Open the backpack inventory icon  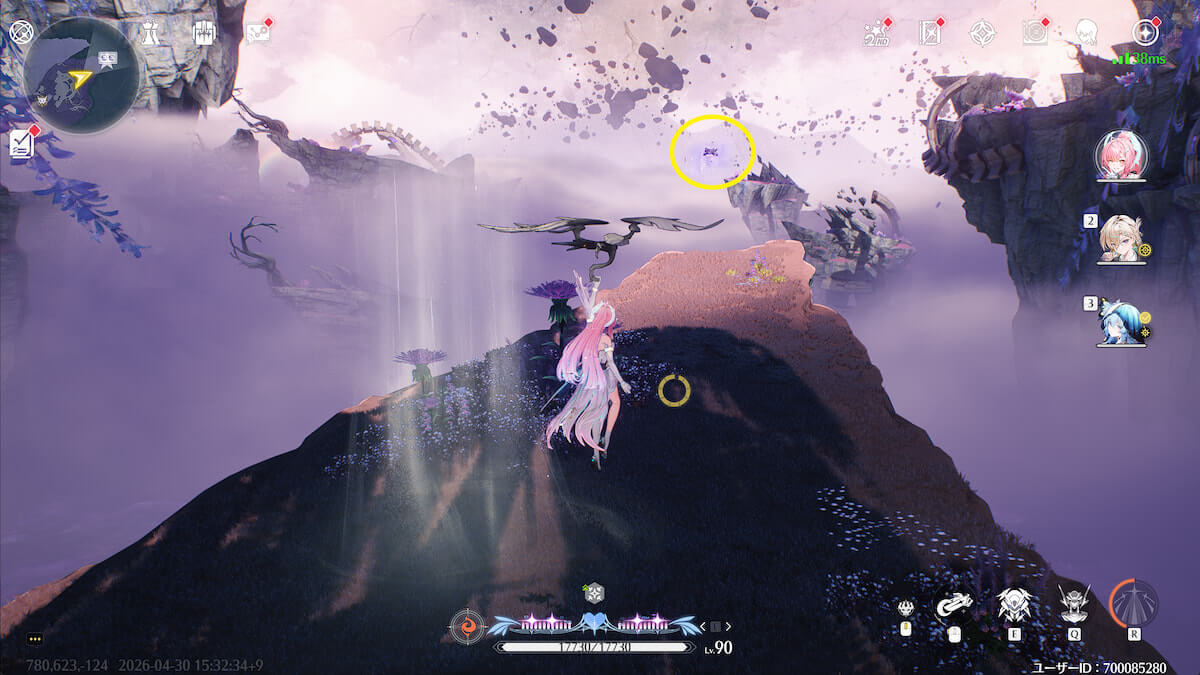[x=203, y=32]
